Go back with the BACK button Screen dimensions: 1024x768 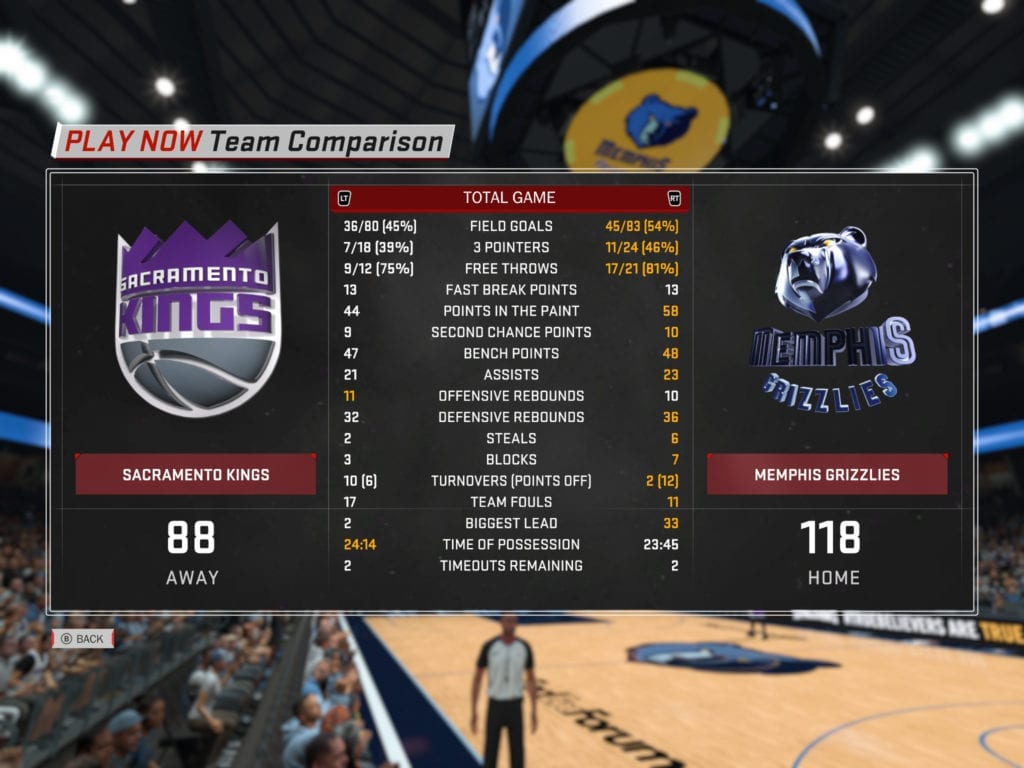[x=83, y=638]
